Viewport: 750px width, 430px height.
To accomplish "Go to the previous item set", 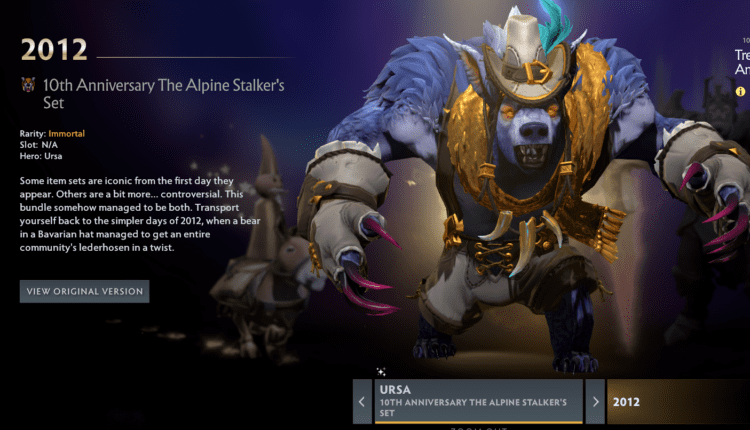I will 362,402.
